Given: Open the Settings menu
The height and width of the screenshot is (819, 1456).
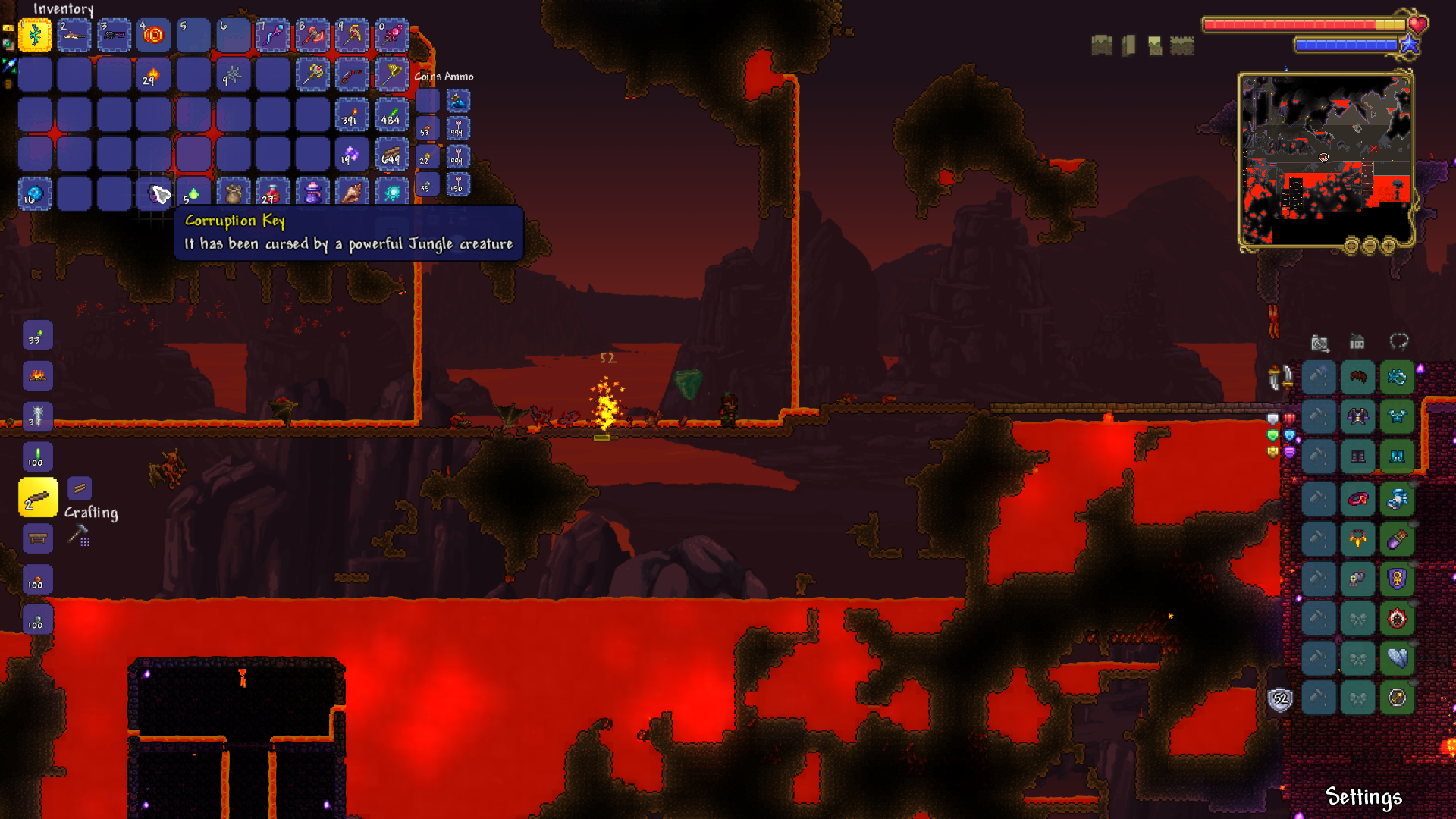Looking at the screenshot, I should coord(1363,797).
